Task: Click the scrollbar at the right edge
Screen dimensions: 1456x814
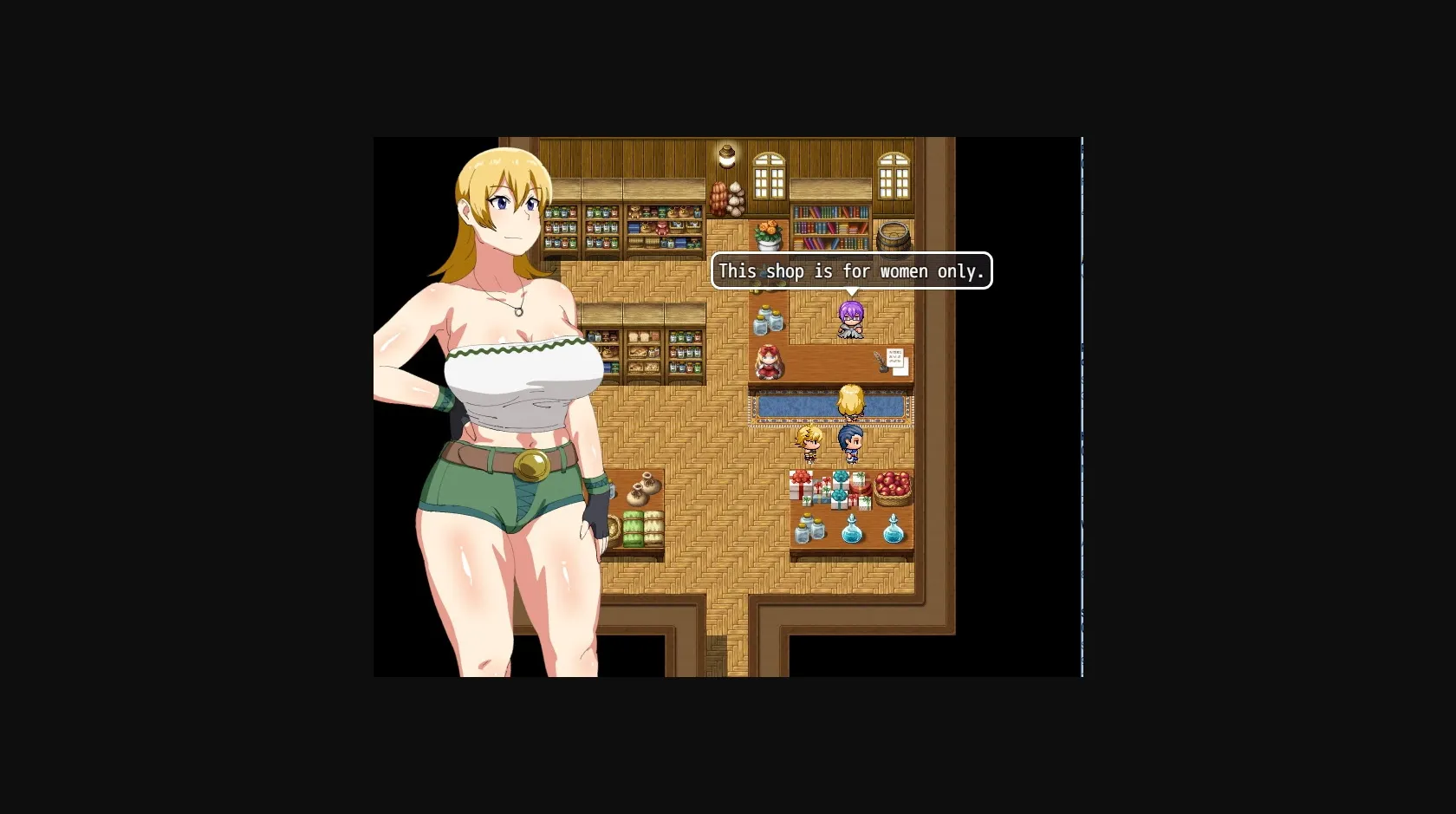Action: point(1082,407)
